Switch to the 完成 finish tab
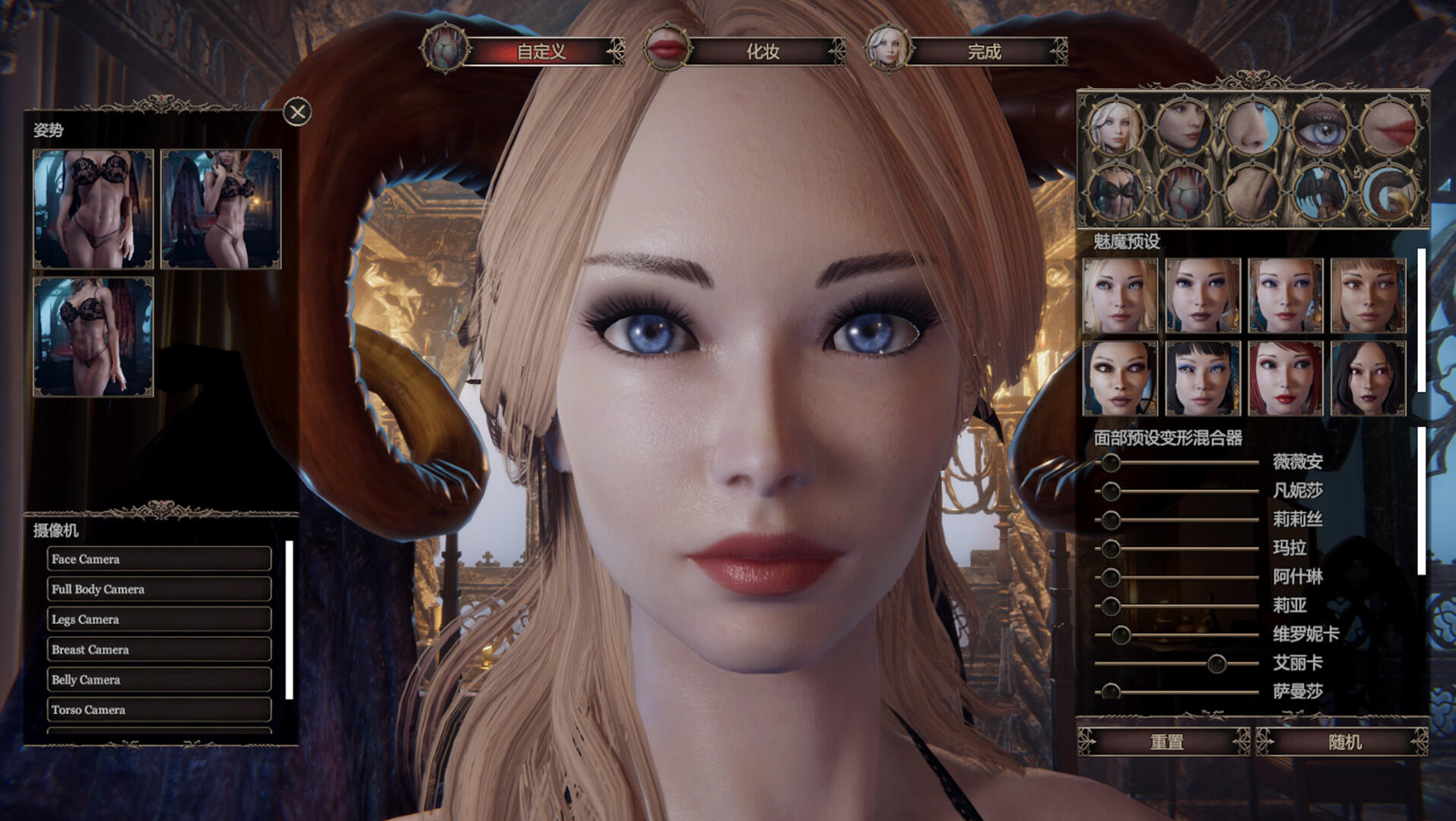This screenshot has width=1456, height=821. pos(988,53)
